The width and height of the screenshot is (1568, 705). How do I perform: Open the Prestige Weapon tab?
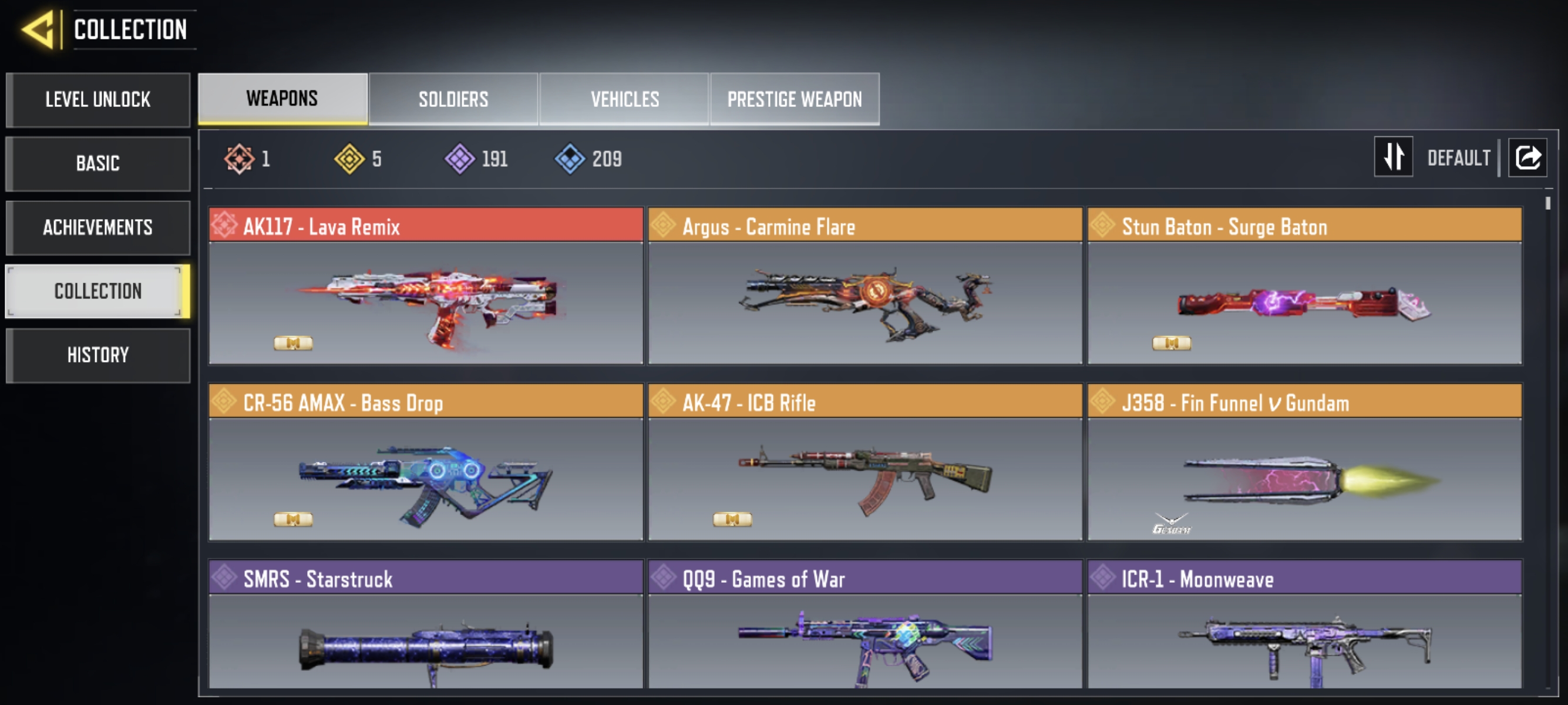tap(795, 99)
